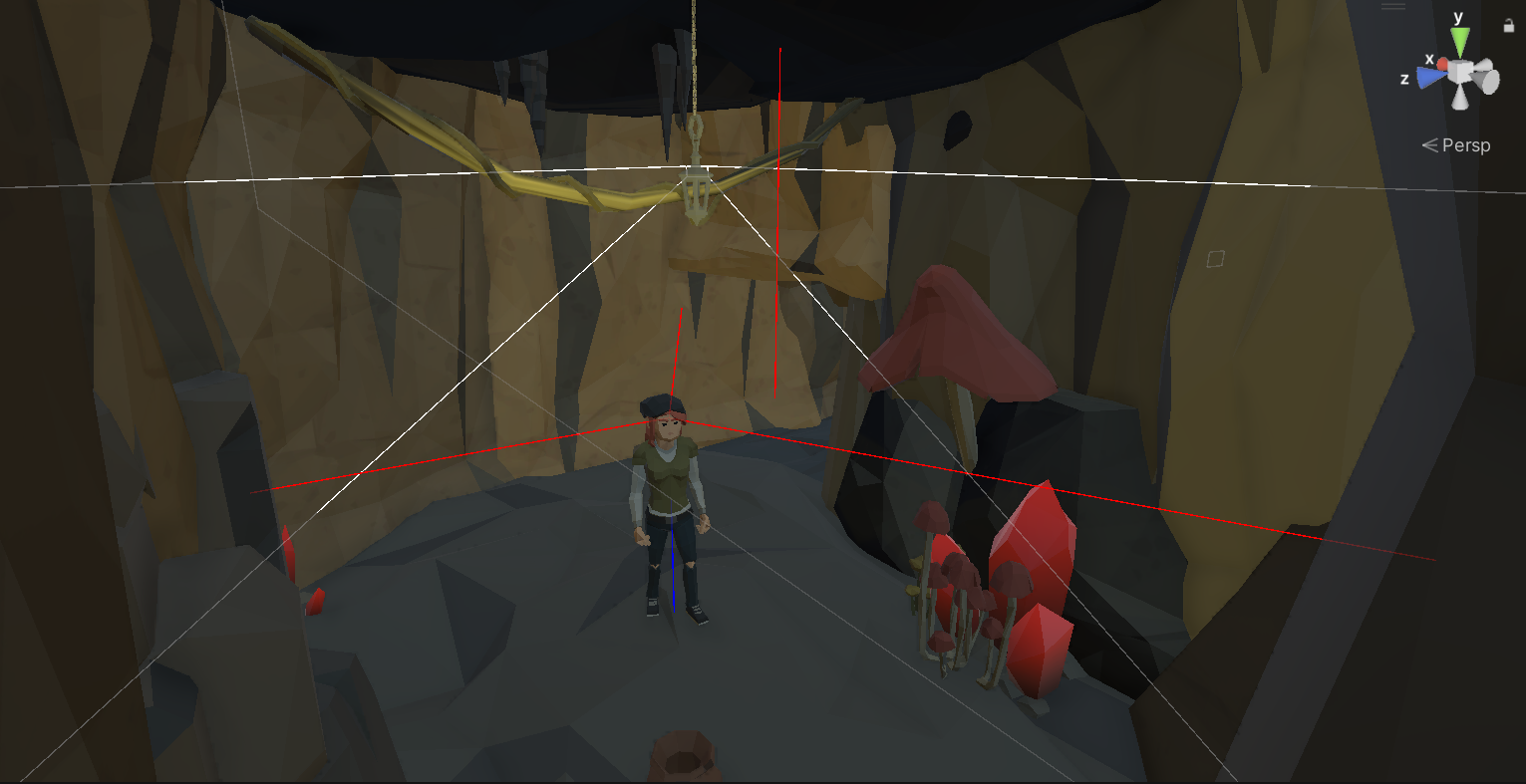Screen dimensions: 1526x784
Task: Click the green Y axis cone on gizmo
Action: [1460, 41]
